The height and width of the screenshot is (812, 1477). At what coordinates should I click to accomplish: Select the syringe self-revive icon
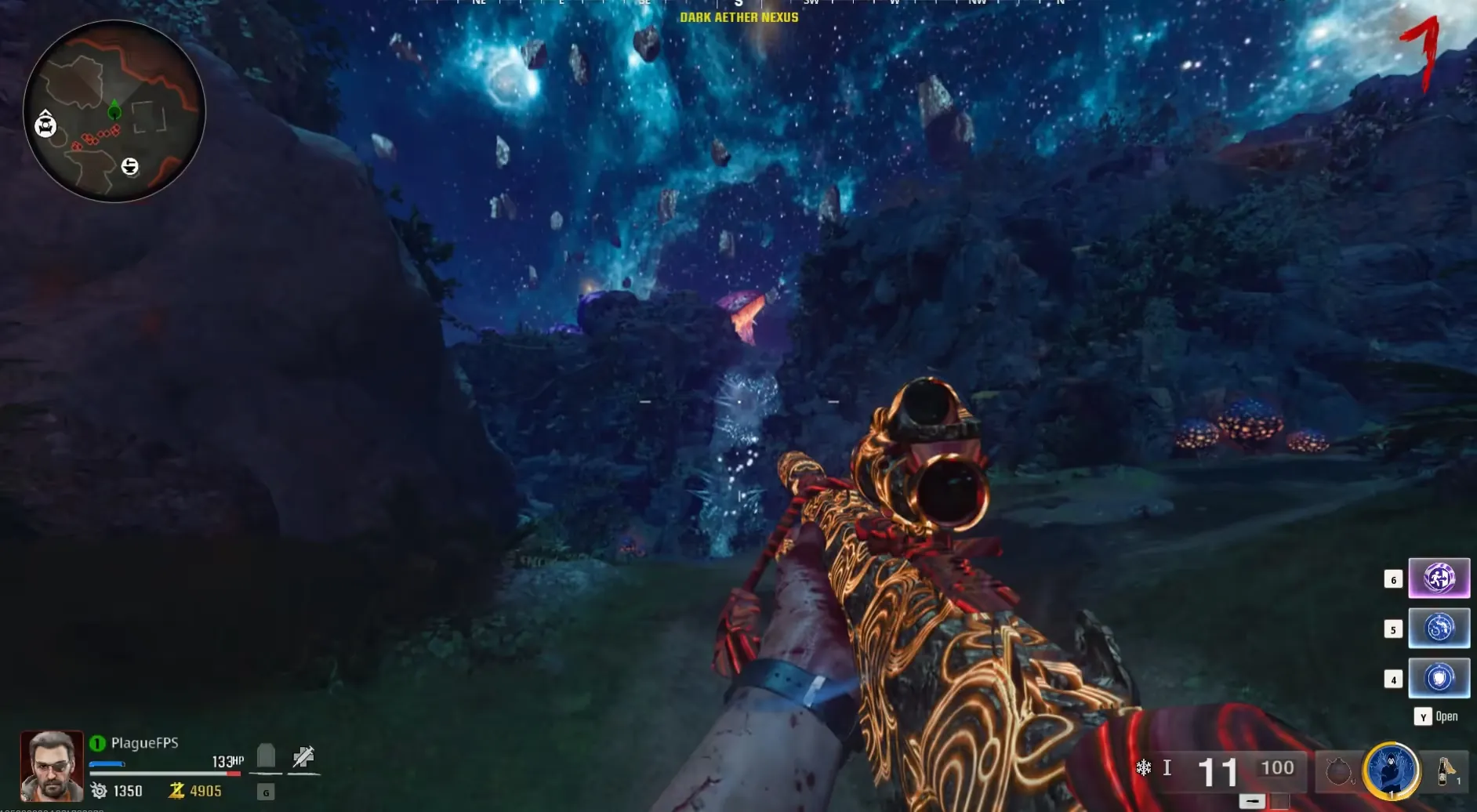[303, 757]
